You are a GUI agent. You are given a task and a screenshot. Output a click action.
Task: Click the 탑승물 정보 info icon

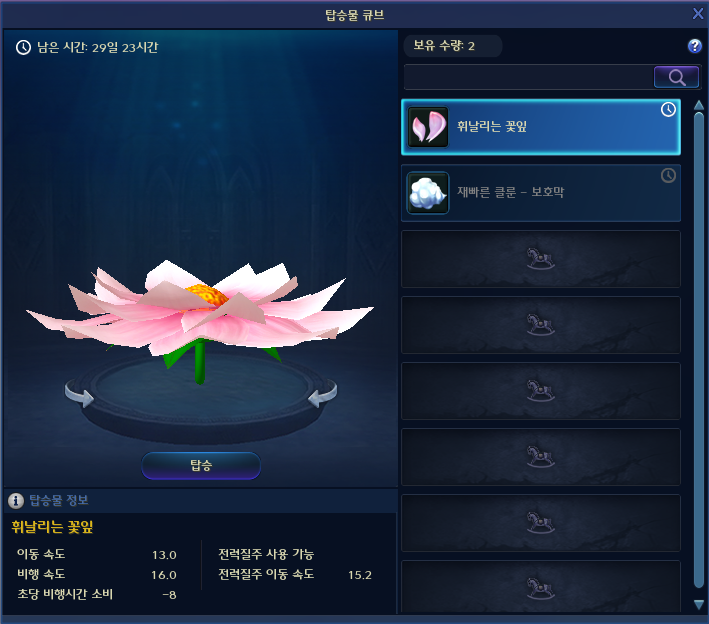click(16, 500)
